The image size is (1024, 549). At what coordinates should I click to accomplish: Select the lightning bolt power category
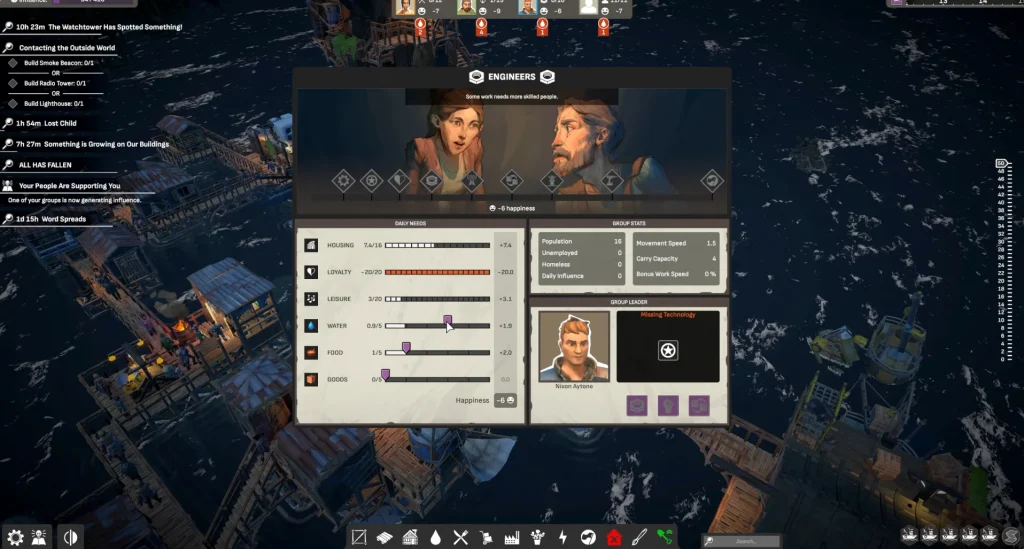pos(562,537)
